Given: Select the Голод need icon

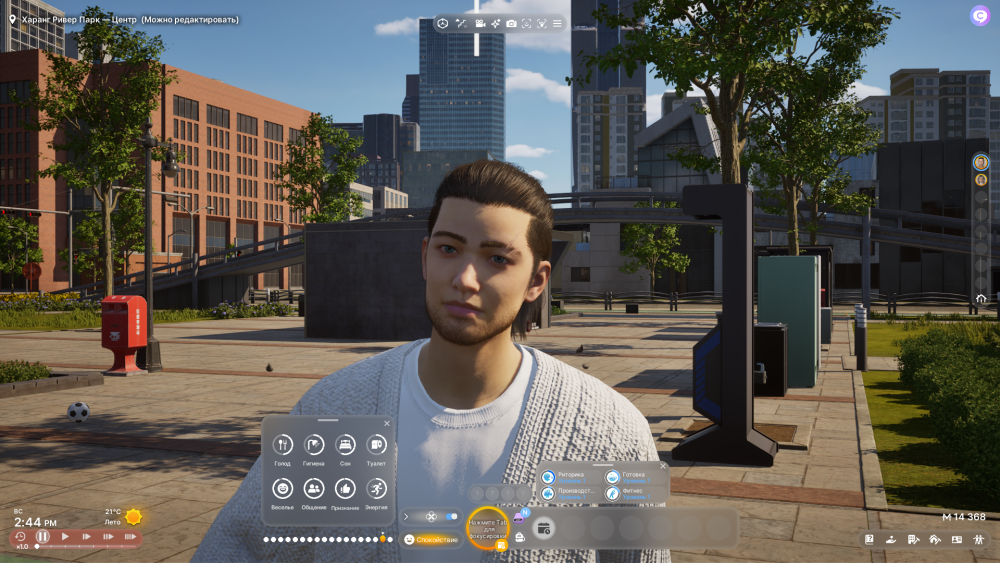Looking at the screenshot, I should pyautogui.click(x=283, y=445).
